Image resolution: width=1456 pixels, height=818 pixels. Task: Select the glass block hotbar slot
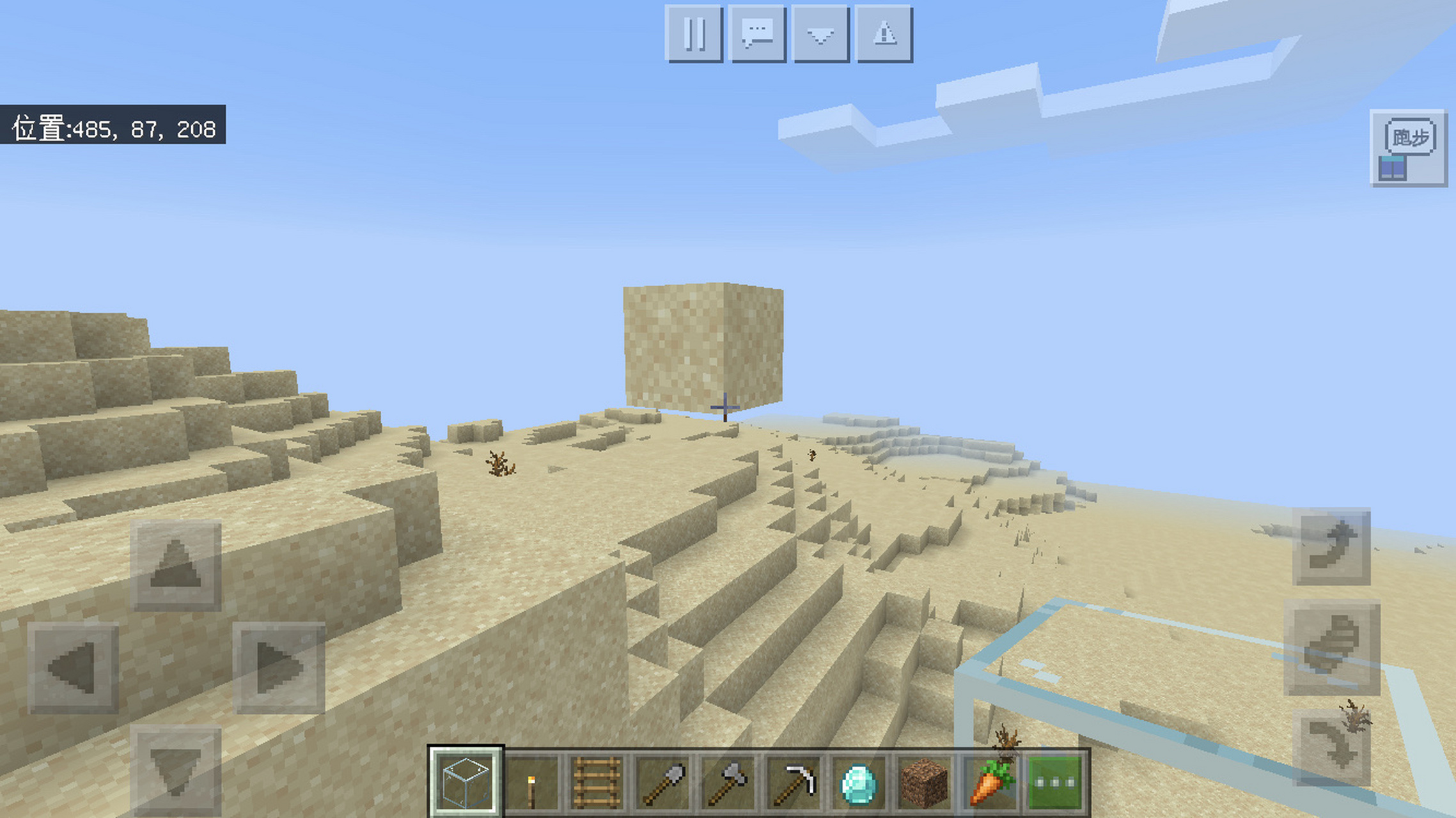point(466,782)
